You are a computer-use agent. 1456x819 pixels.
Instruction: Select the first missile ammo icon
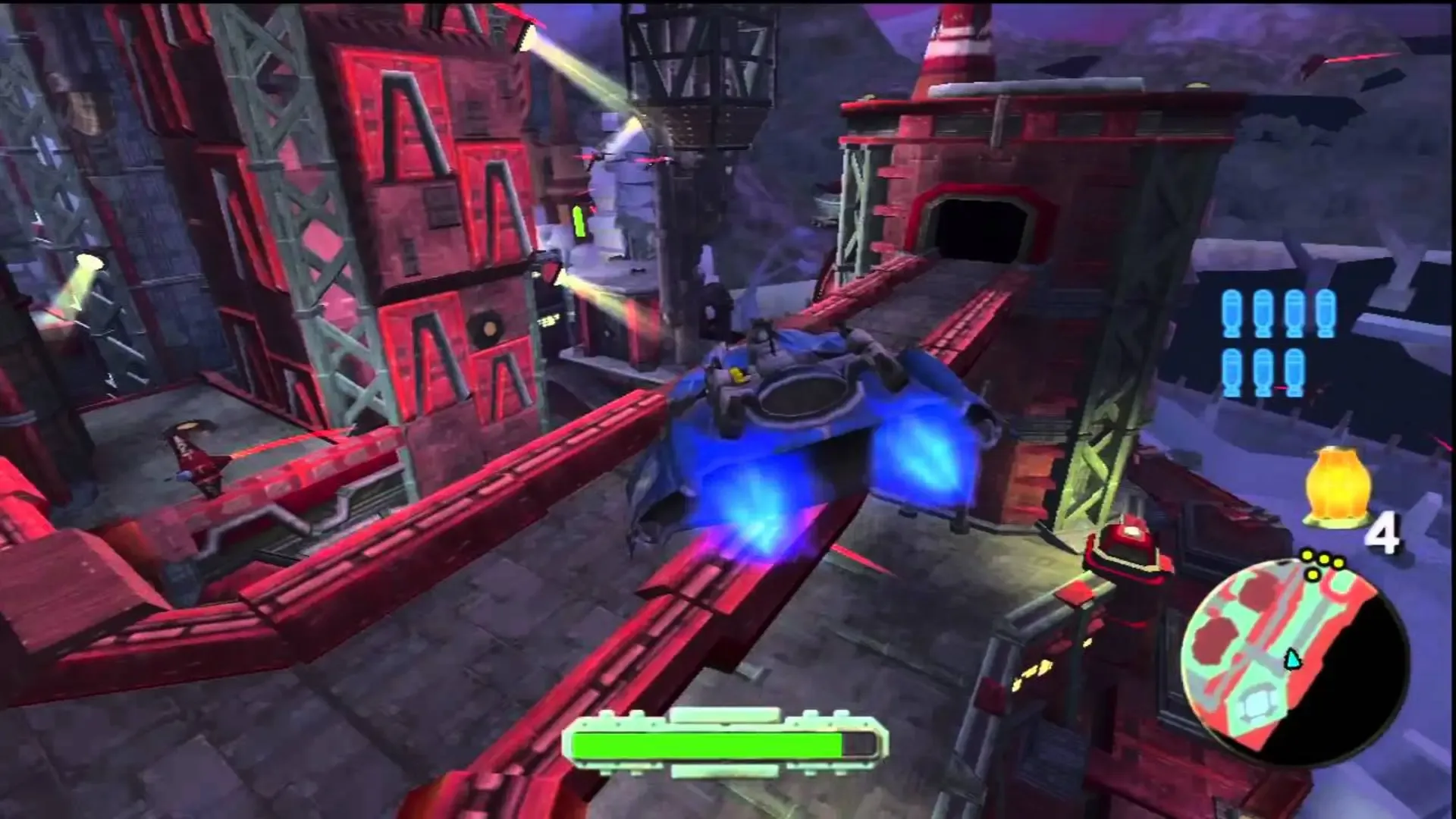point(1232,313)
